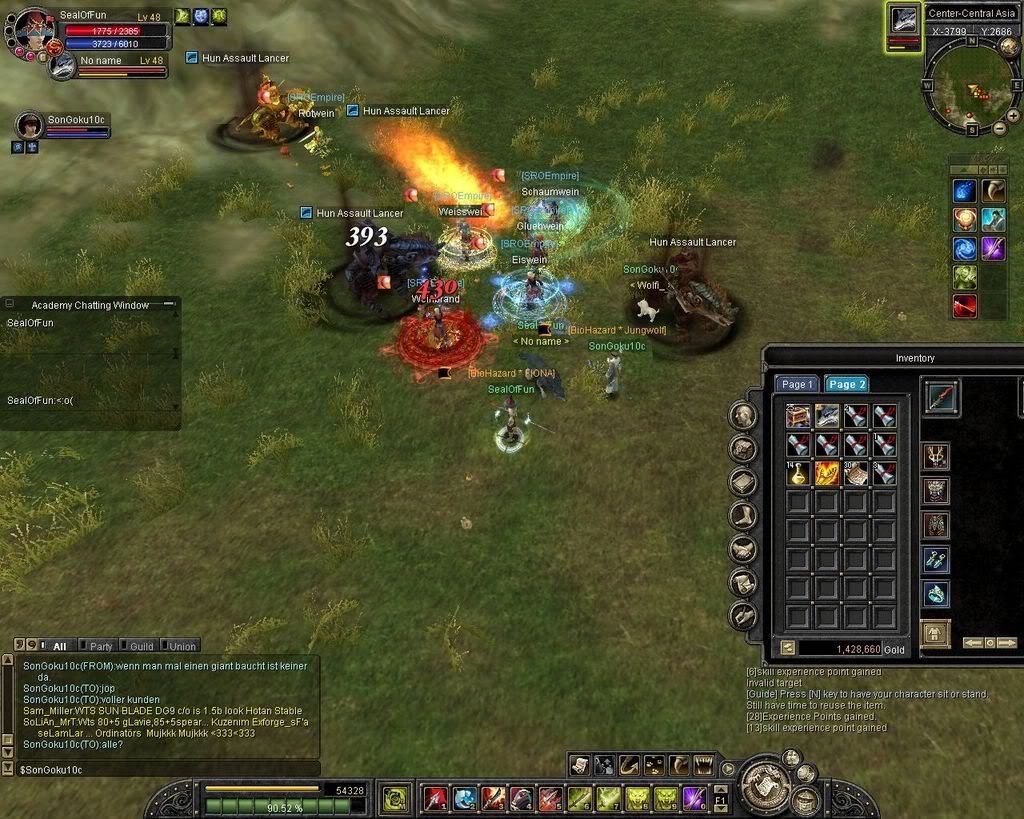Zoom out the minimap with minus button
Image resolution: width=1024 pixels, height=819 pixels.
click(999, 128)
